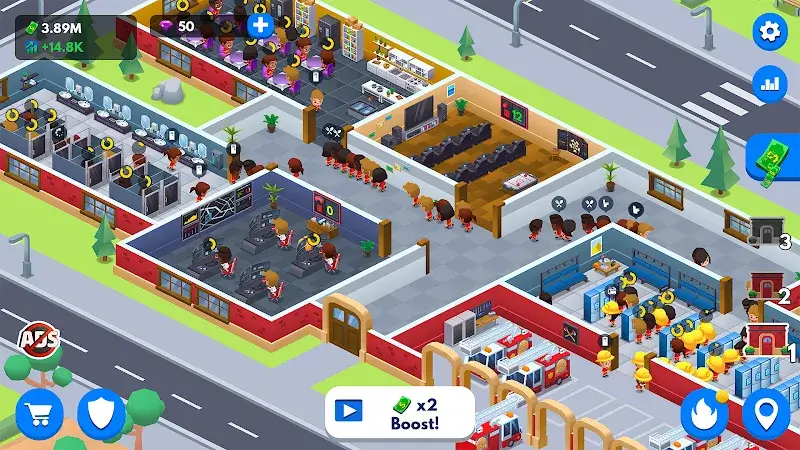Open the map location pin button

tap(766, 412)
